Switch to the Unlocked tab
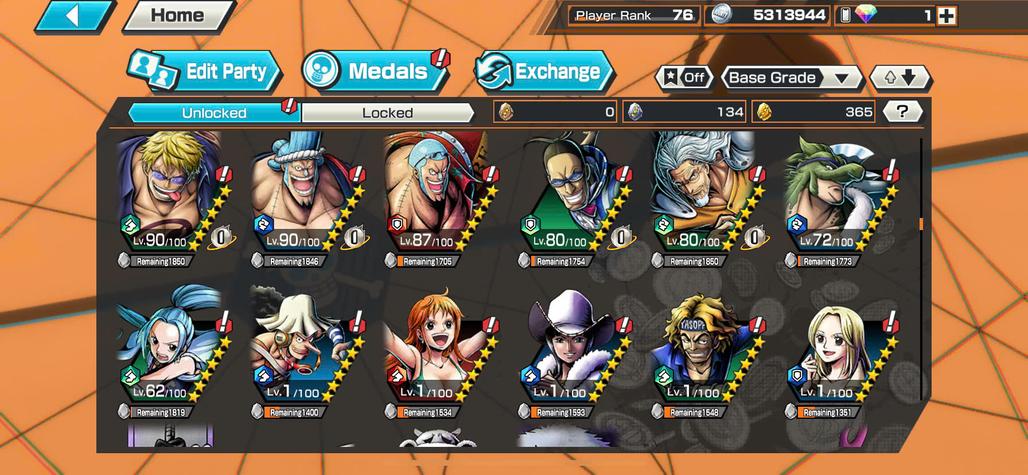Image resolution: width=1028 pixels, height=475 pixels. point(214,112)
